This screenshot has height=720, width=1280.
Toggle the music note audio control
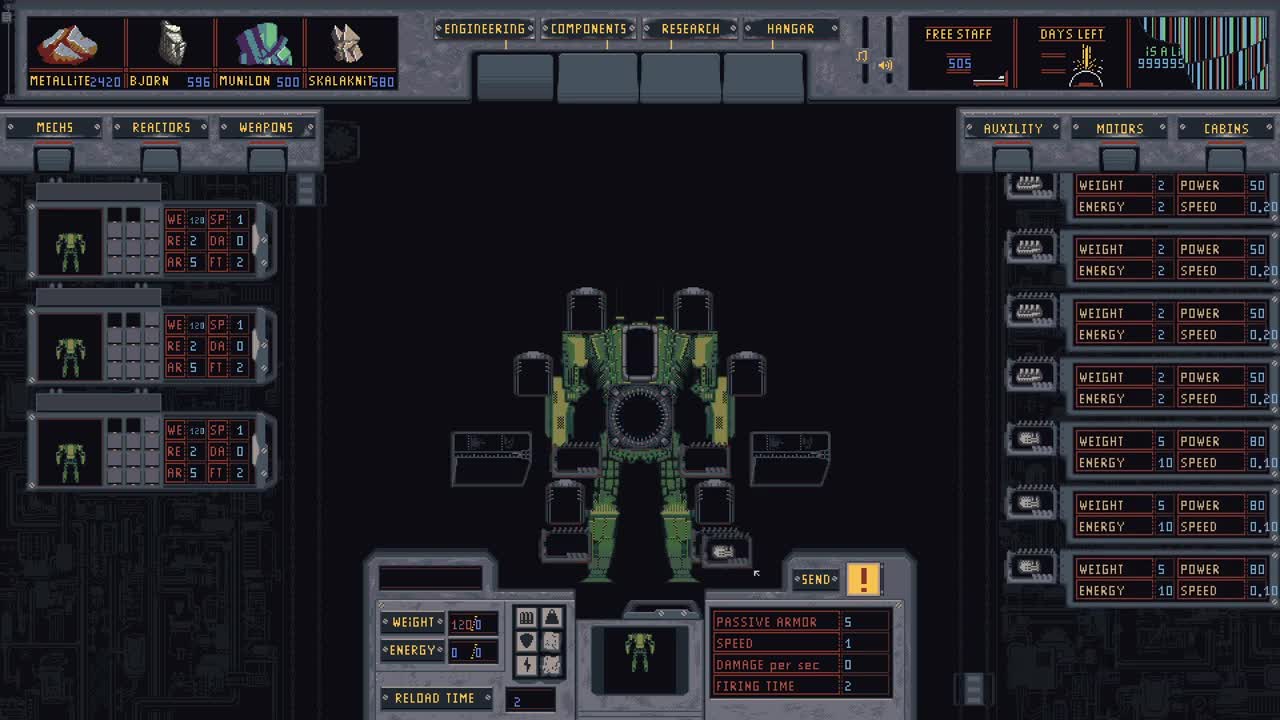[x=862, y=56]
